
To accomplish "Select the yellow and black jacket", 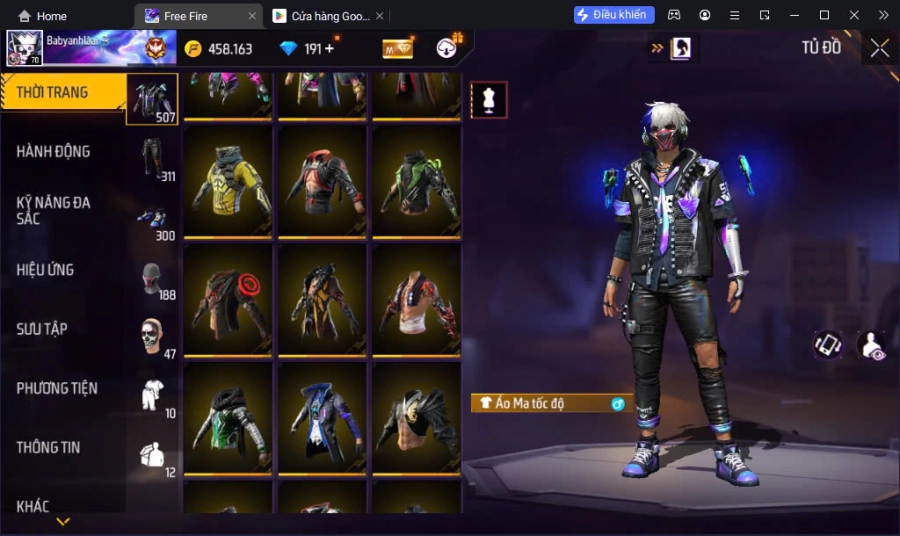I will (228, 182).
